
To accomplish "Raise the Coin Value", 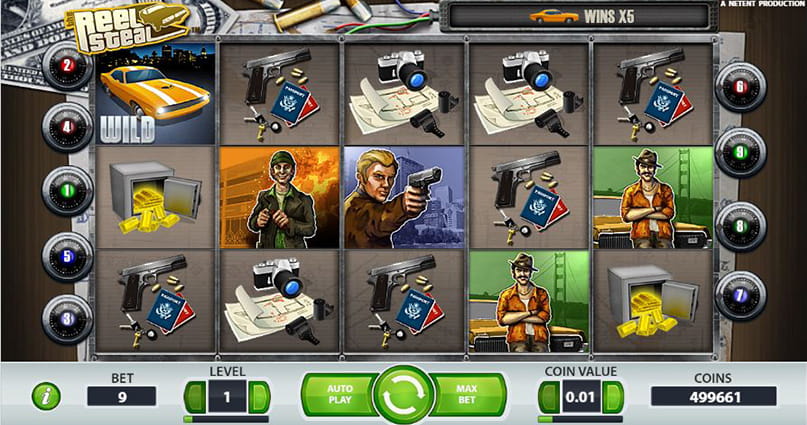I will point(615,396).
